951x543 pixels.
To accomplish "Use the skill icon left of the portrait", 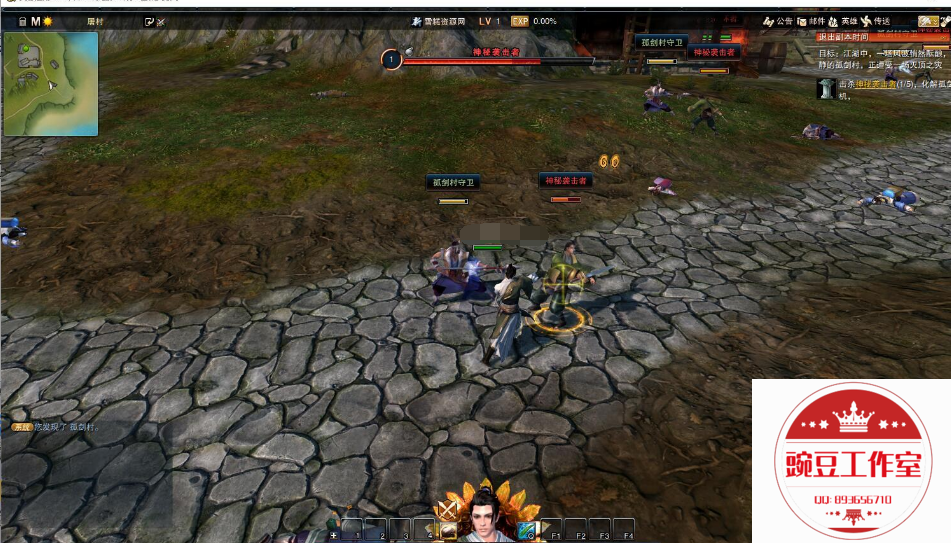I will 448,531.
